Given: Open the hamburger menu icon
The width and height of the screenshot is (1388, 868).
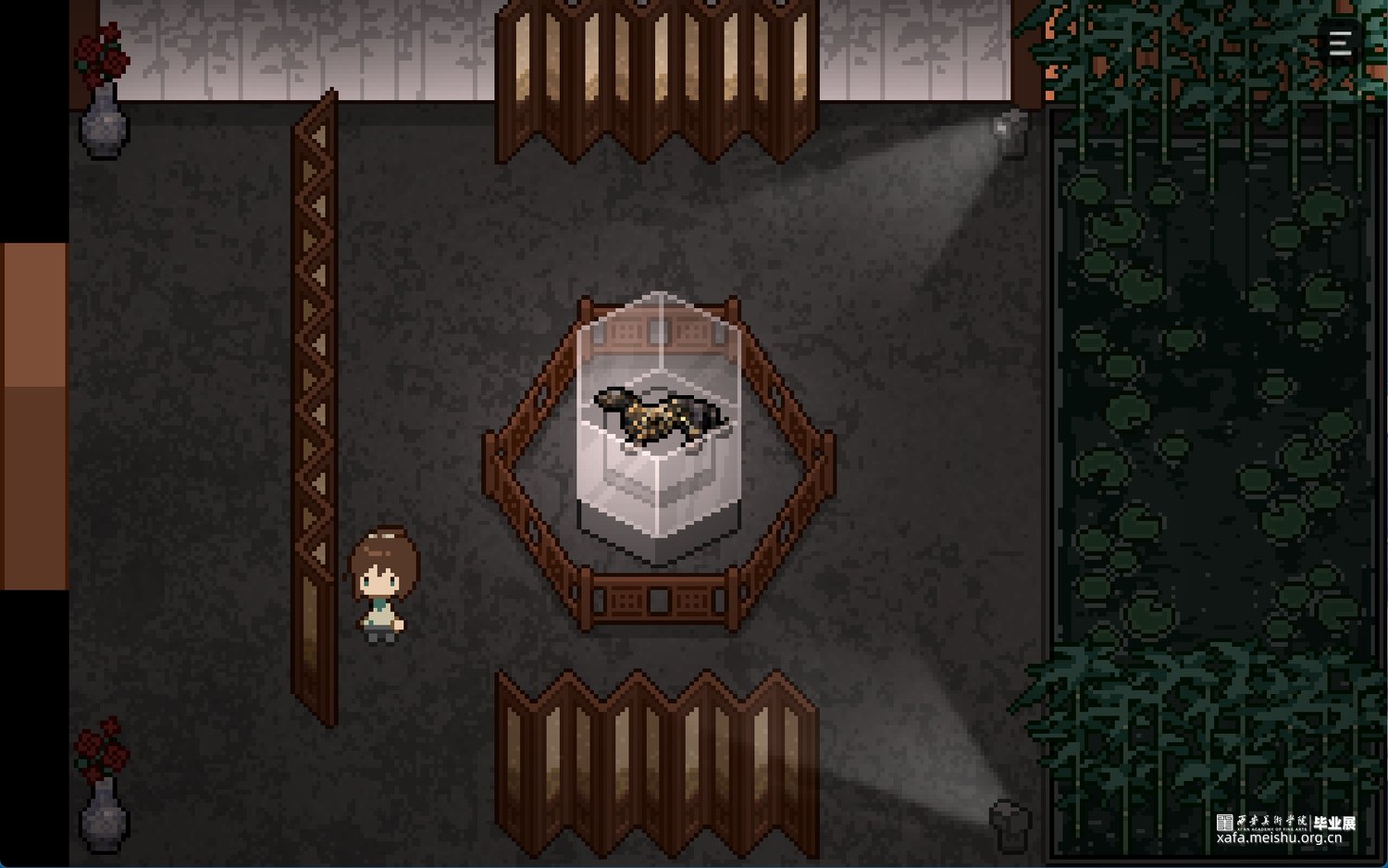Looking at the screenshot, I should pyautogui.click(x=1340, y=43).
